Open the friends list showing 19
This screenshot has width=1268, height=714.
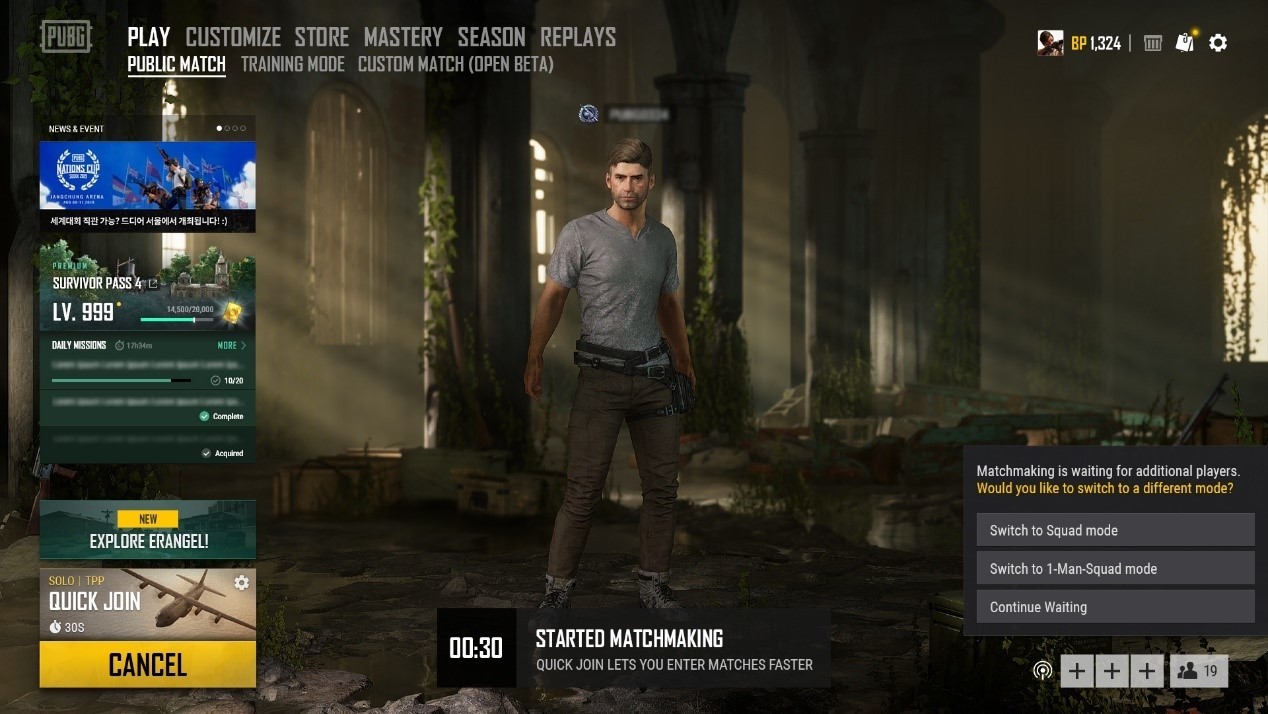(x=1198, y=671)
